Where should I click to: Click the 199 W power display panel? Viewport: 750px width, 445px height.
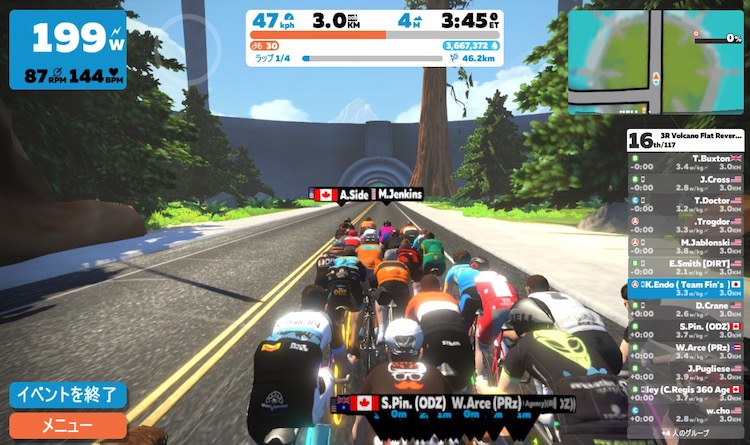coord(68,50)
